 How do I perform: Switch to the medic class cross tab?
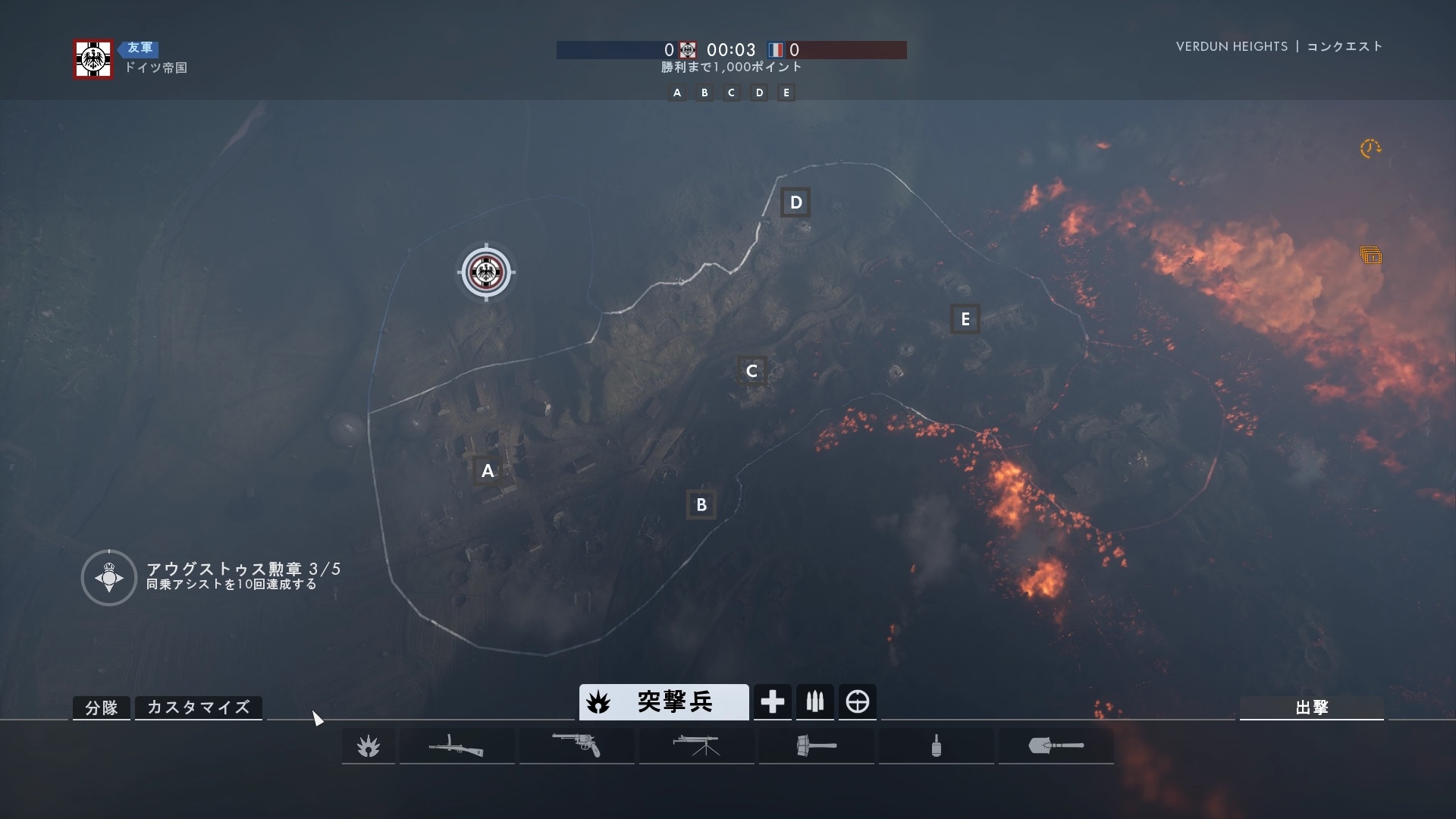click(x=772, y=702)
